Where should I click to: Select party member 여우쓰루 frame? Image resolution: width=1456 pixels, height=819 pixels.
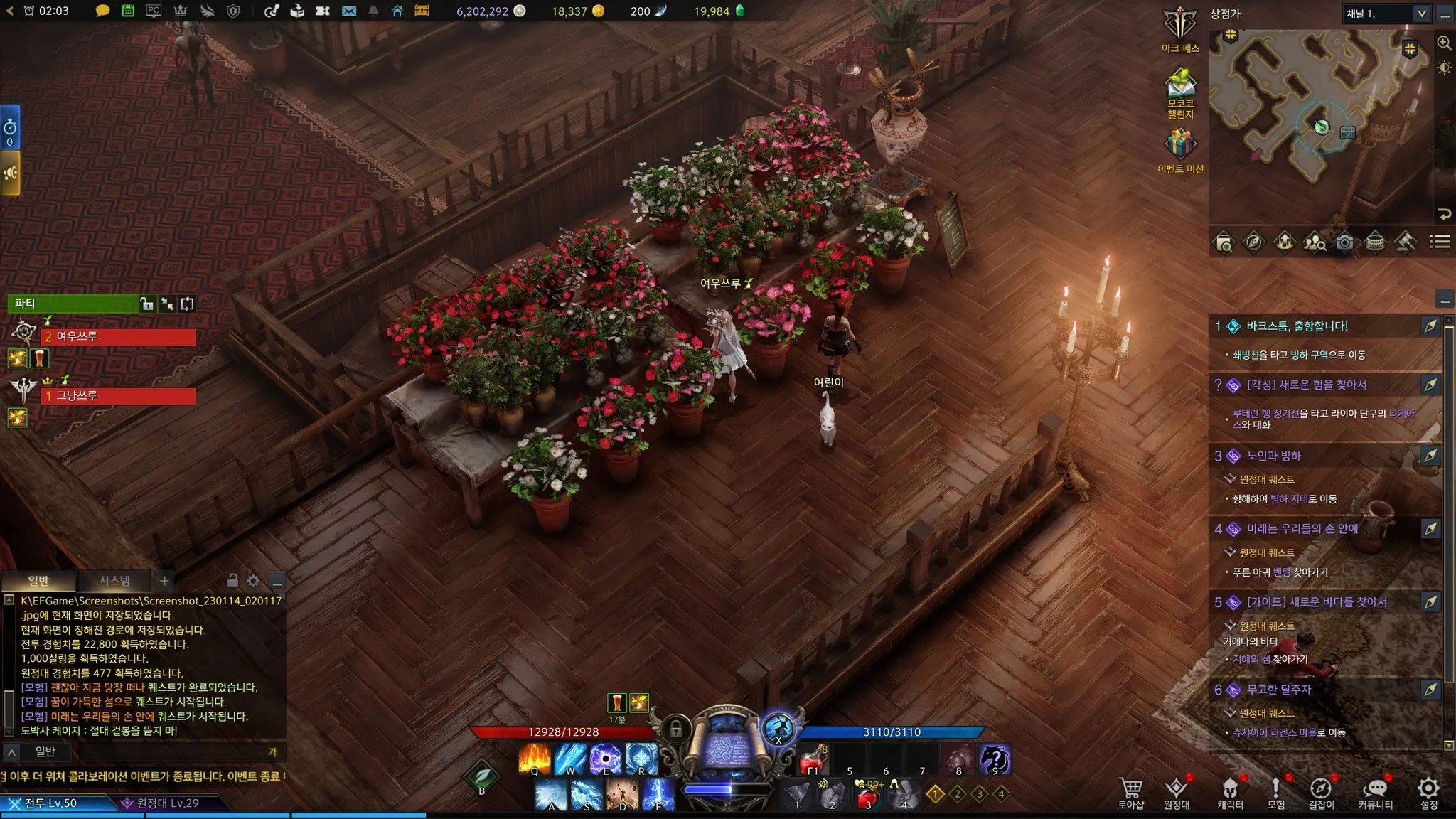[x=119, y=337]
